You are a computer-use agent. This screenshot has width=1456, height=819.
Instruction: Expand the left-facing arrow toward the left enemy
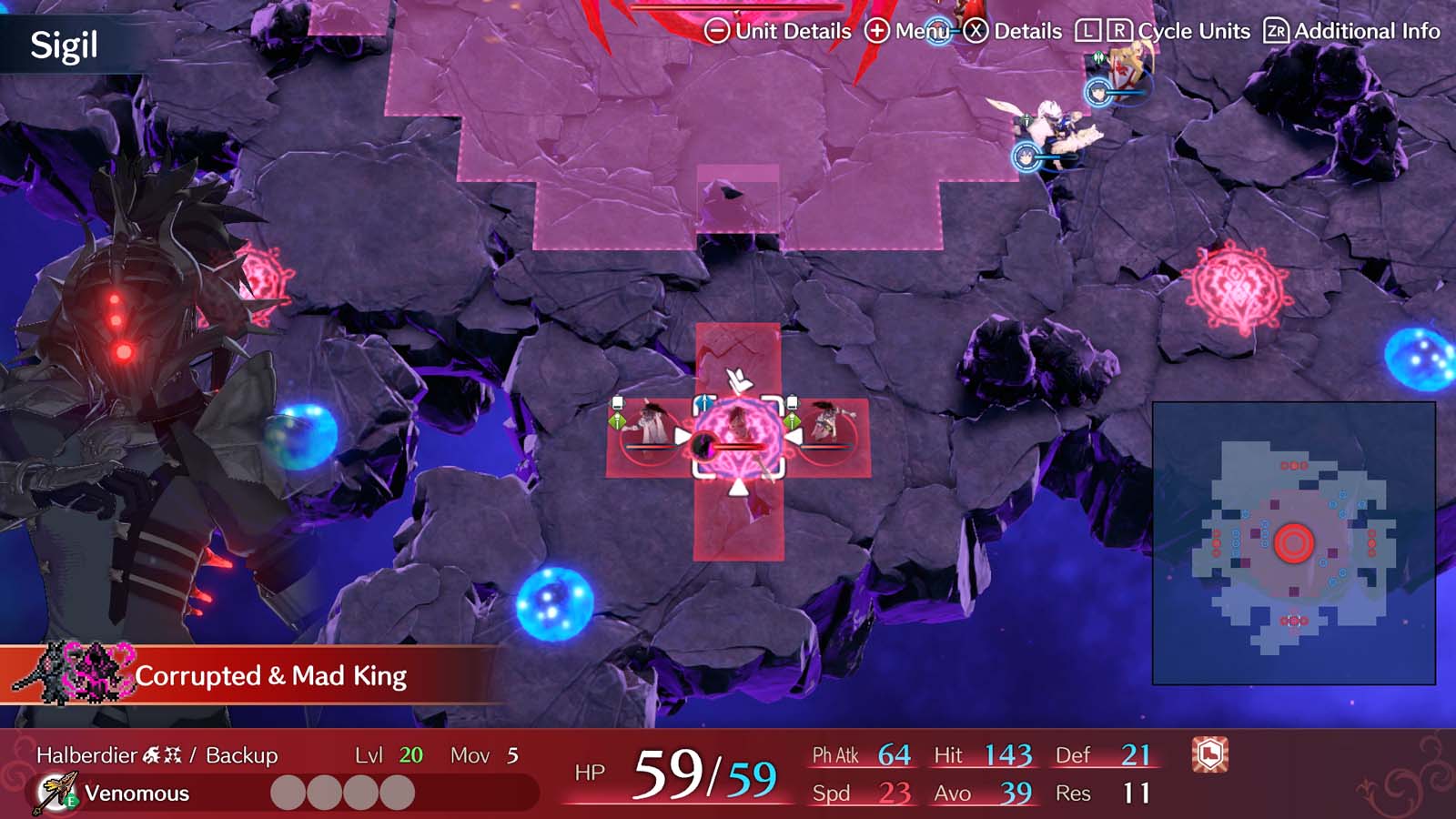click(x=795, y=436)
